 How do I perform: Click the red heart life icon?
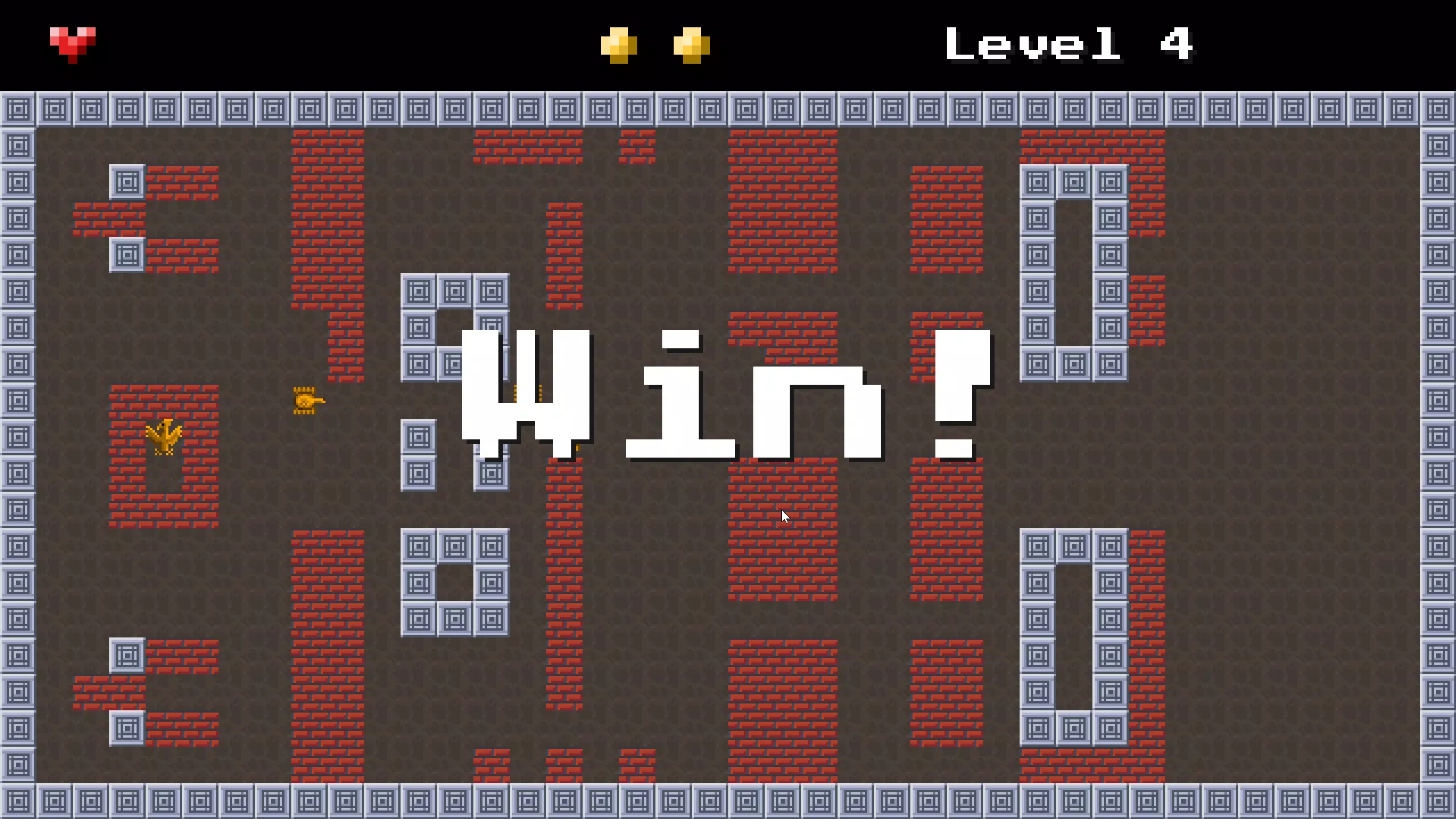(72, 43)
